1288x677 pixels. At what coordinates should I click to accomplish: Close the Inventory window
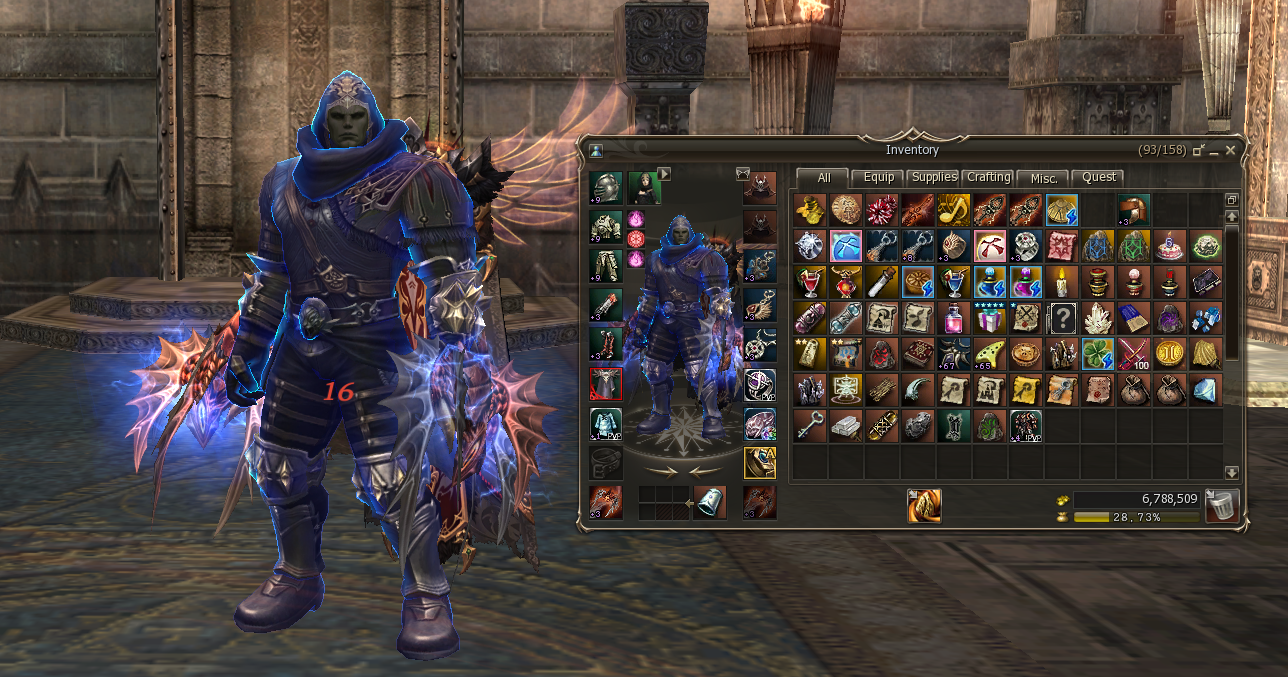(1230, 150)
